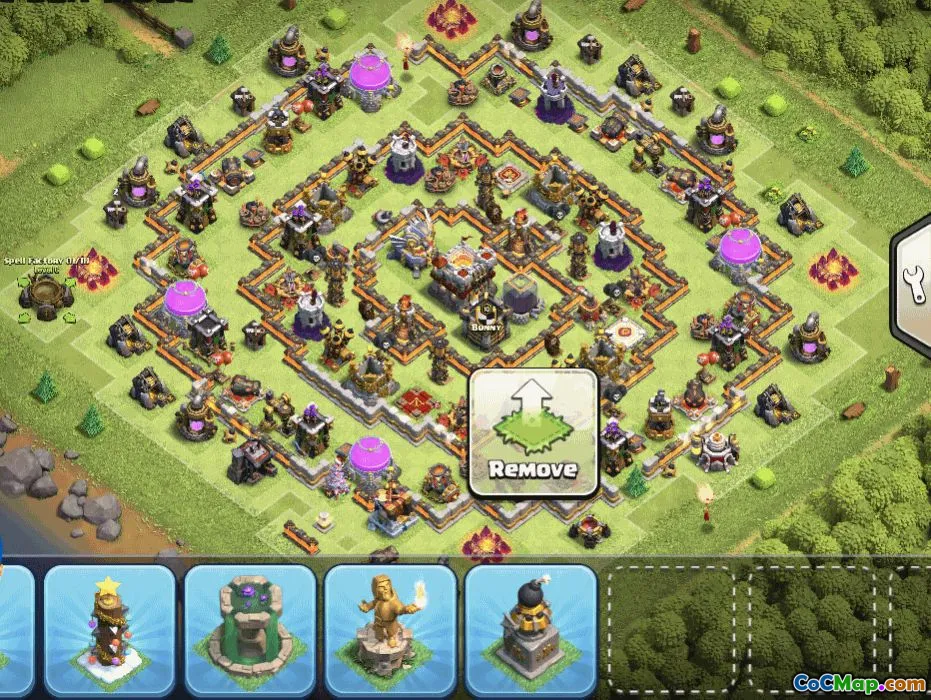Click the Remove button

(533, 434)
